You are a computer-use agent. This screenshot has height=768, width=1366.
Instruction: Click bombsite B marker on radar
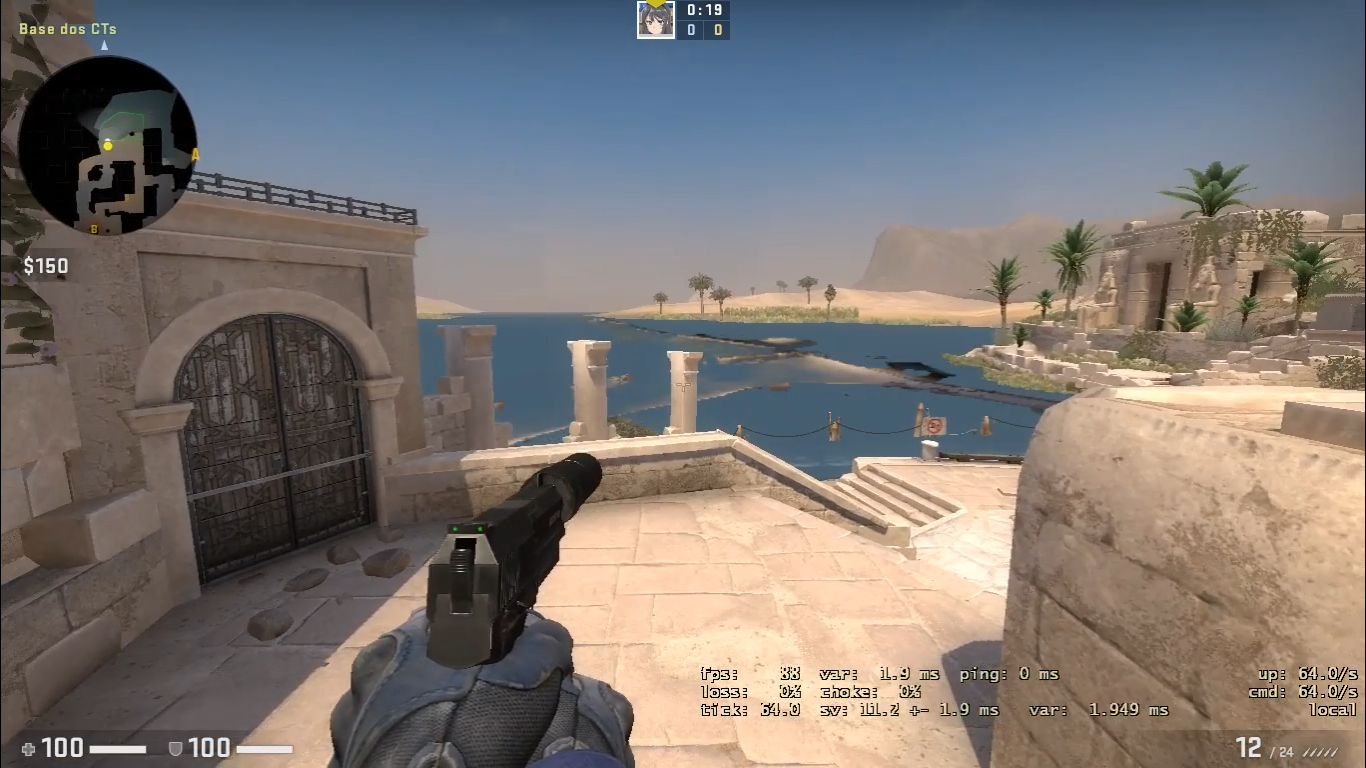point(94,228)
